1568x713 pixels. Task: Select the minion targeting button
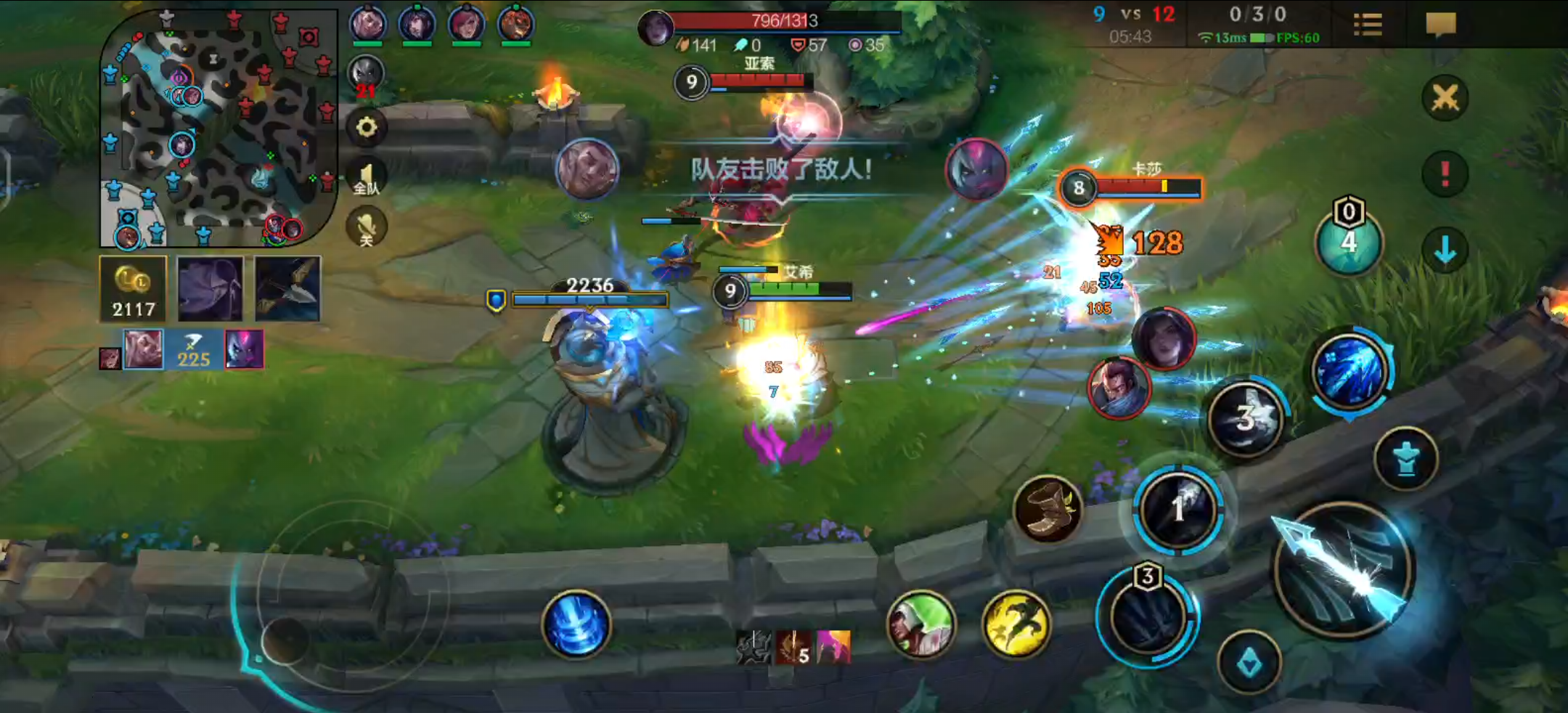(x=1249, y=664)
